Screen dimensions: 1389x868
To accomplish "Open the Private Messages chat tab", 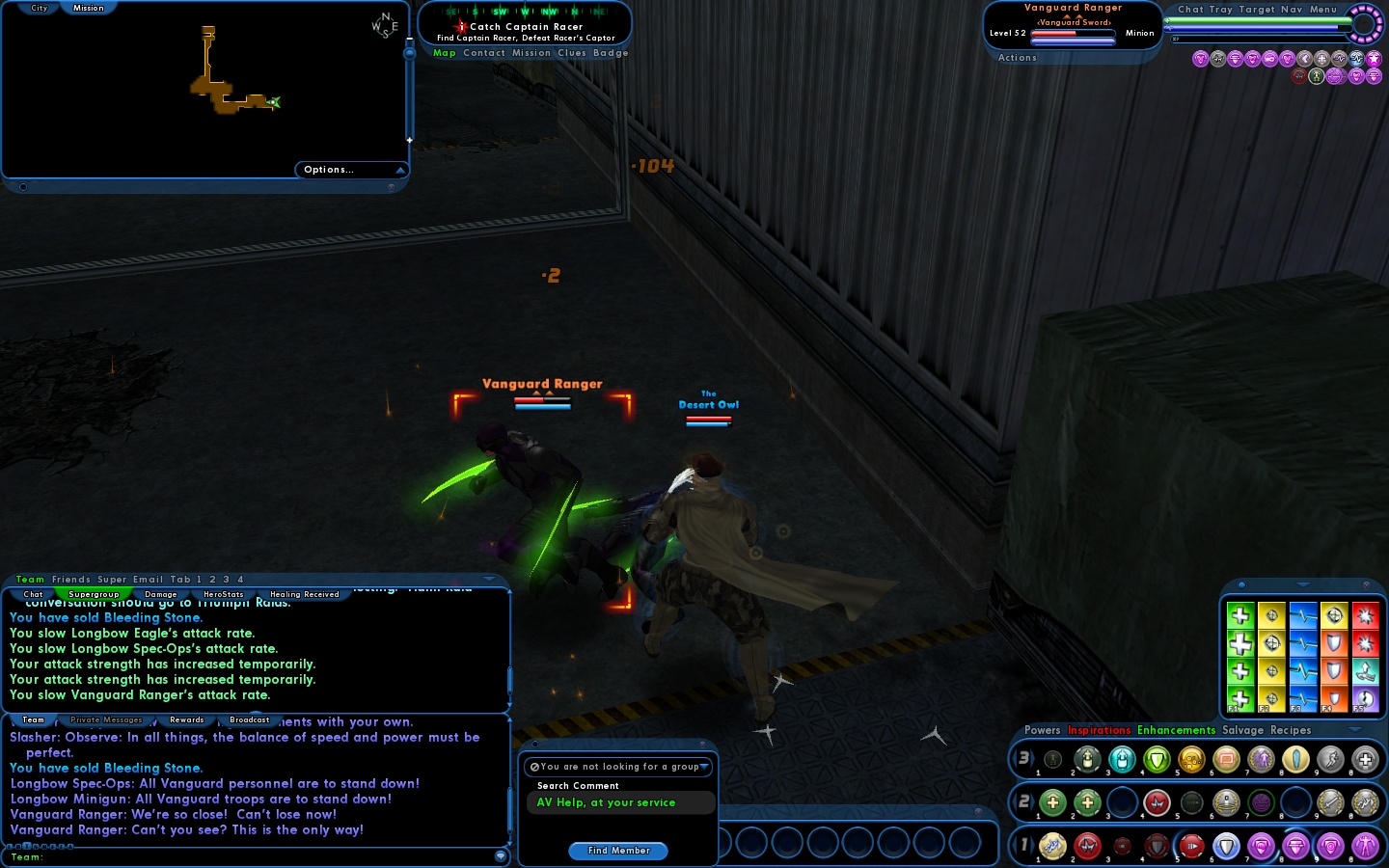I will click(x=106, y=719).
